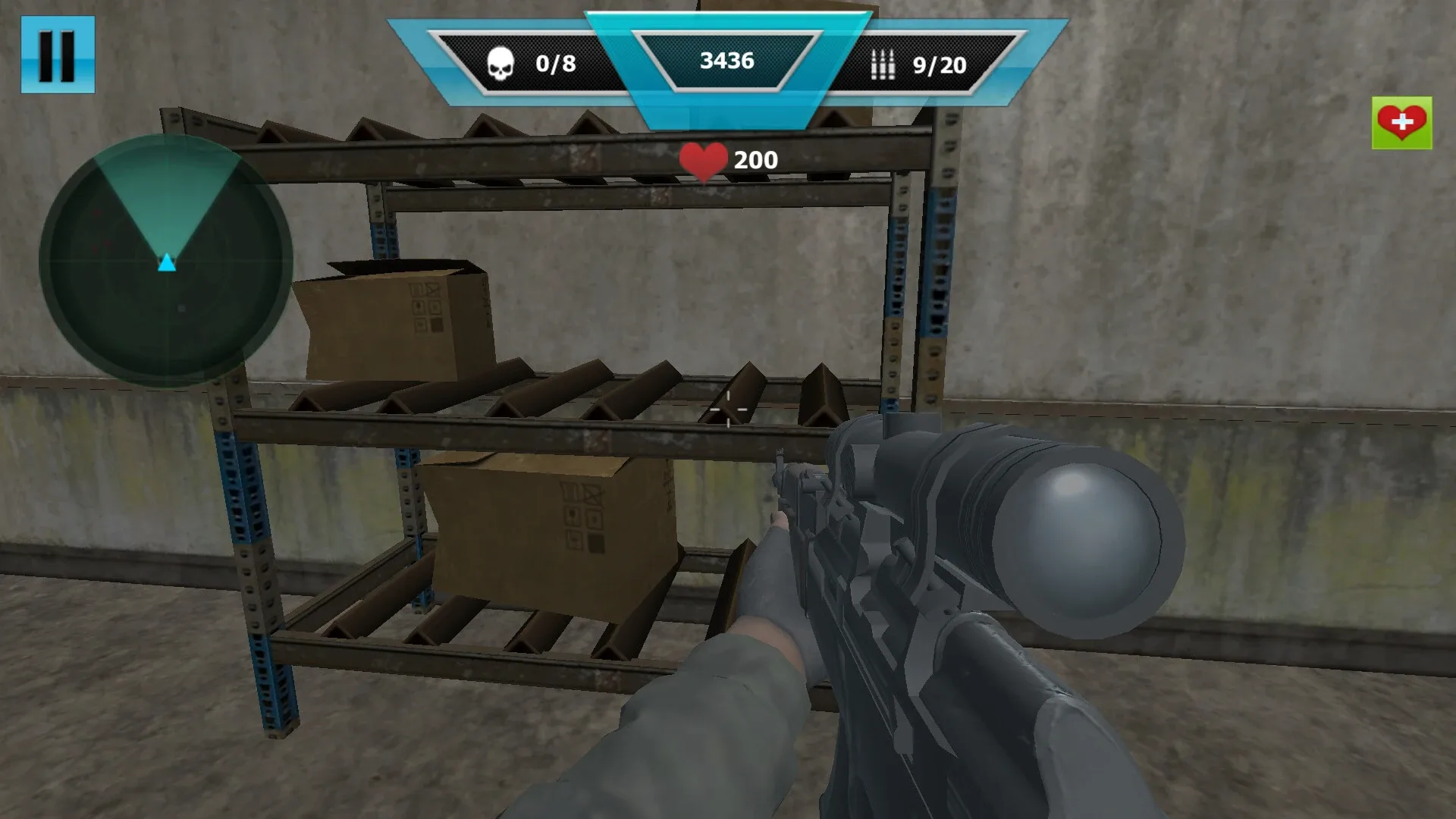The height and width of the screenshot is (819, 1456).
Task: Click the crosshair reticle
Action: (728, 409)
